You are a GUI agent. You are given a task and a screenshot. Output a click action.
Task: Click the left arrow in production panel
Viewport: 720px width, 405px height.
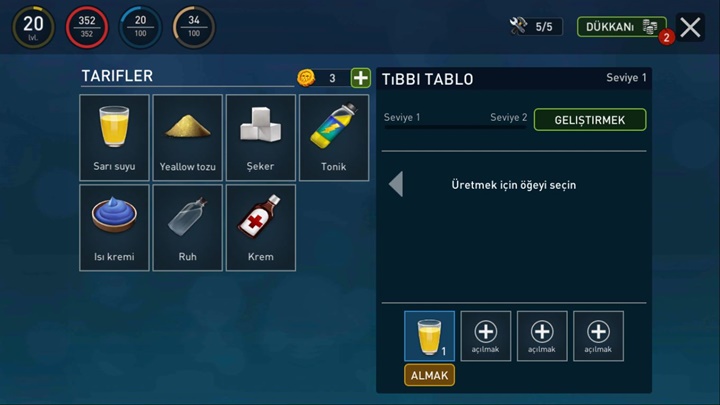pos(396,184)
